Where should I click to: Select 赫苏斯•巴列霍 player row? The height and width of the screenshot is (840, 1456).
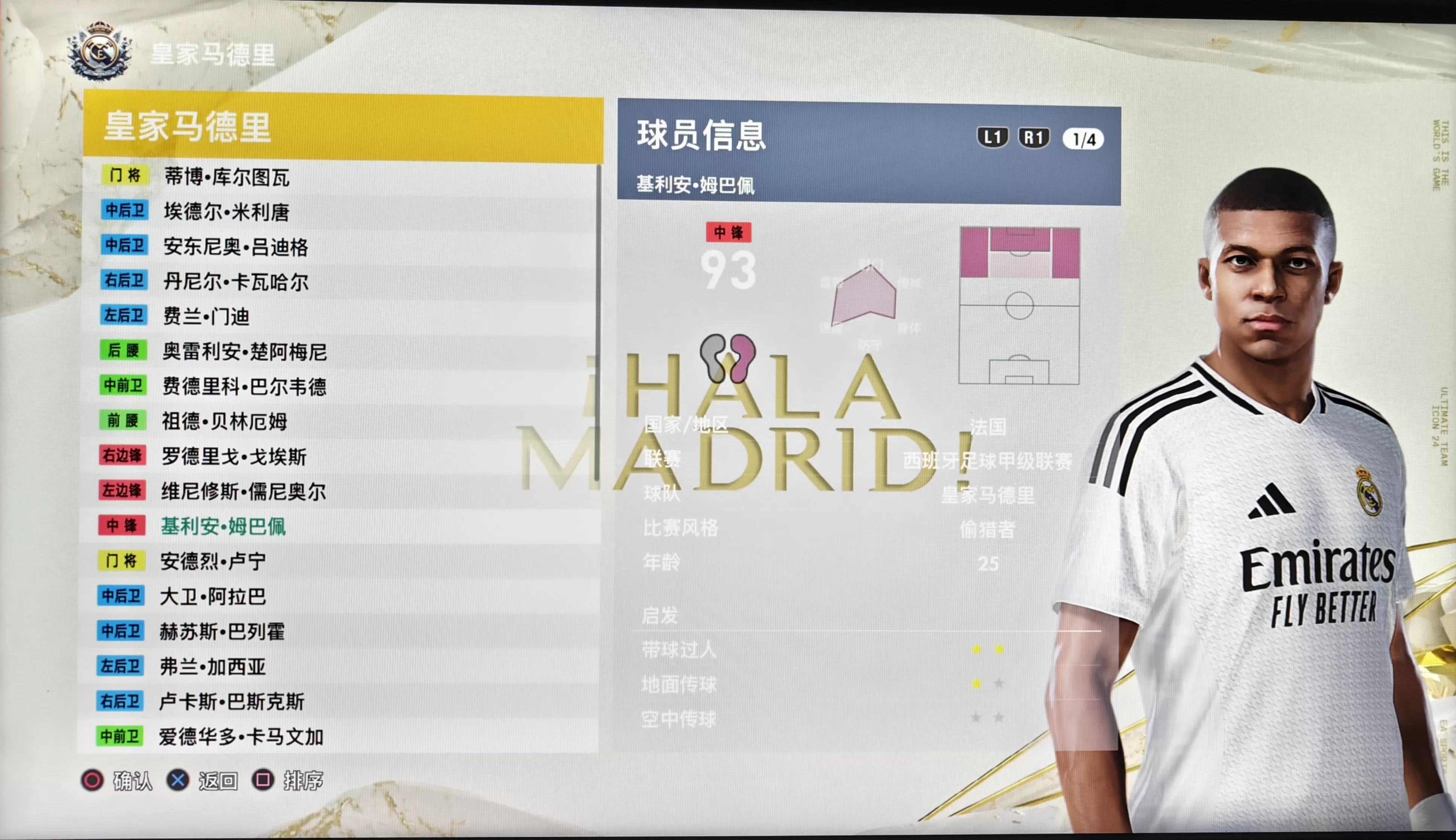[222, 632]
